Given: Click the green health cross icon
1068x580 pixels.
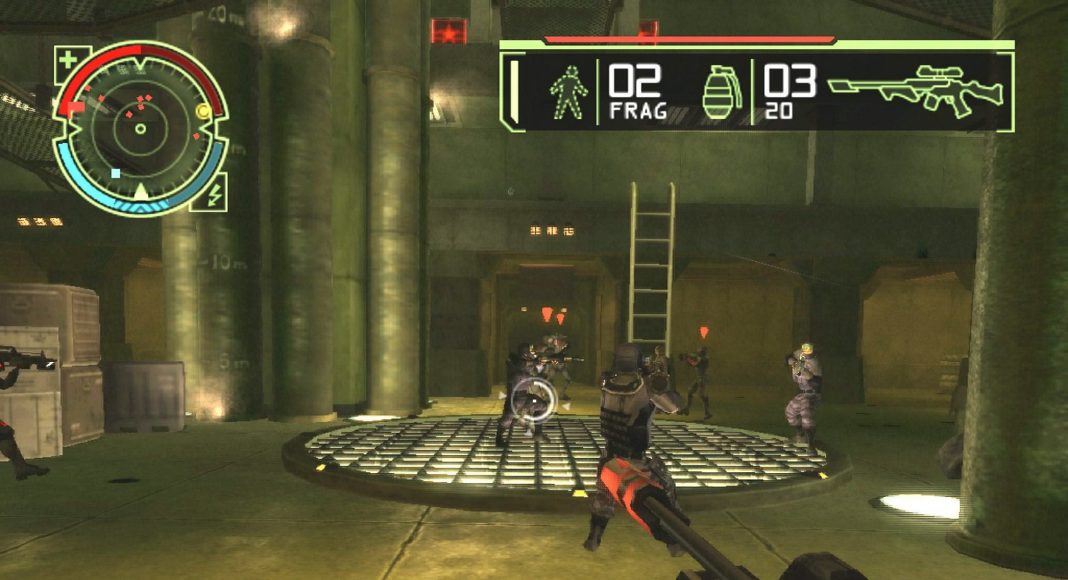Looking at the screenshot, I should [x=71, y=61].
